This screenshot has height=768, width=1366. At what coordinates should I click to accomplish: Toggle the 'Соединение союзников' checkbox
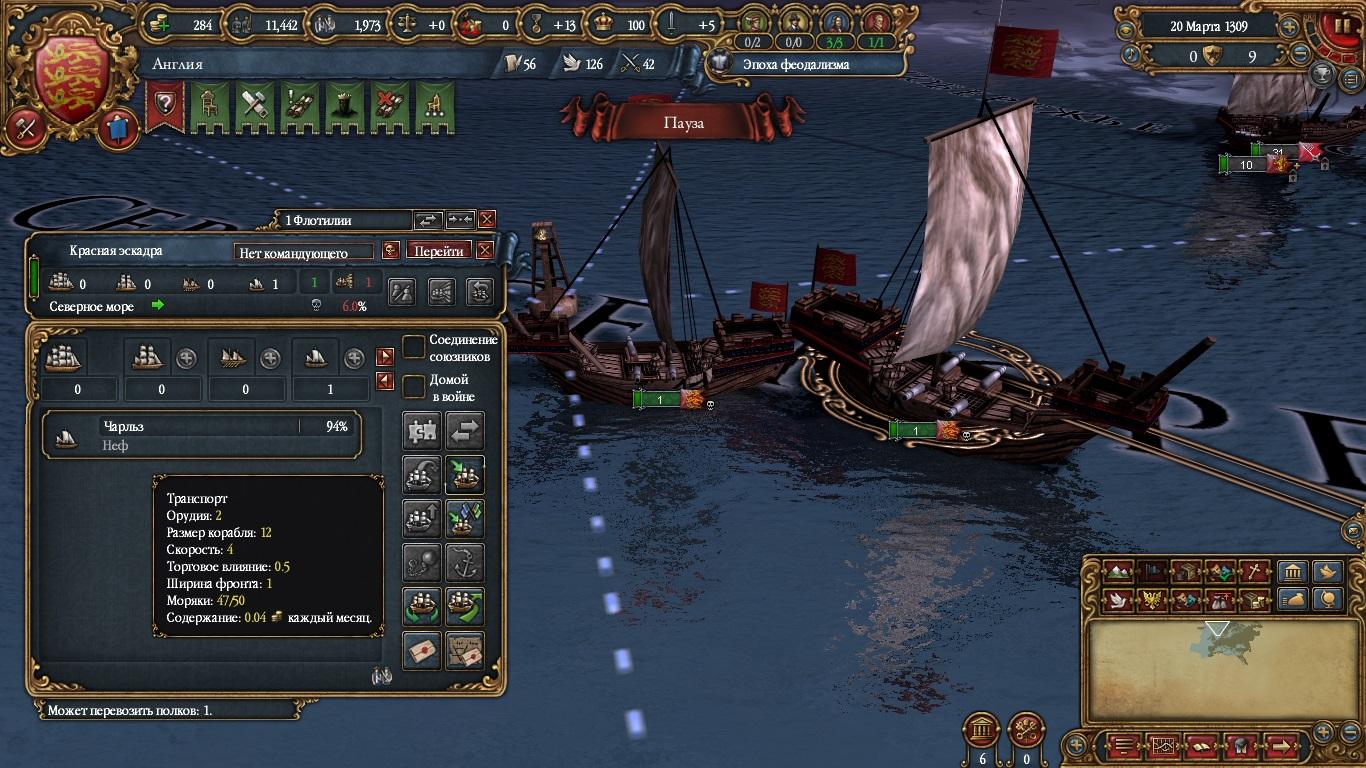click(x=414, y=347)
